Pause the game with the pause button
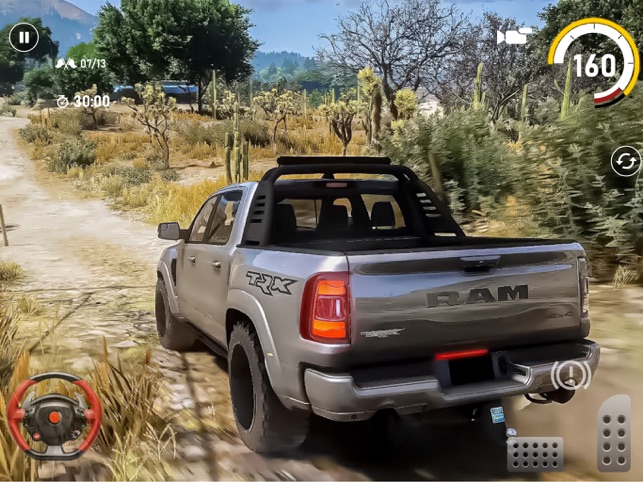643x482 pixels. click(x=24, y=38)
